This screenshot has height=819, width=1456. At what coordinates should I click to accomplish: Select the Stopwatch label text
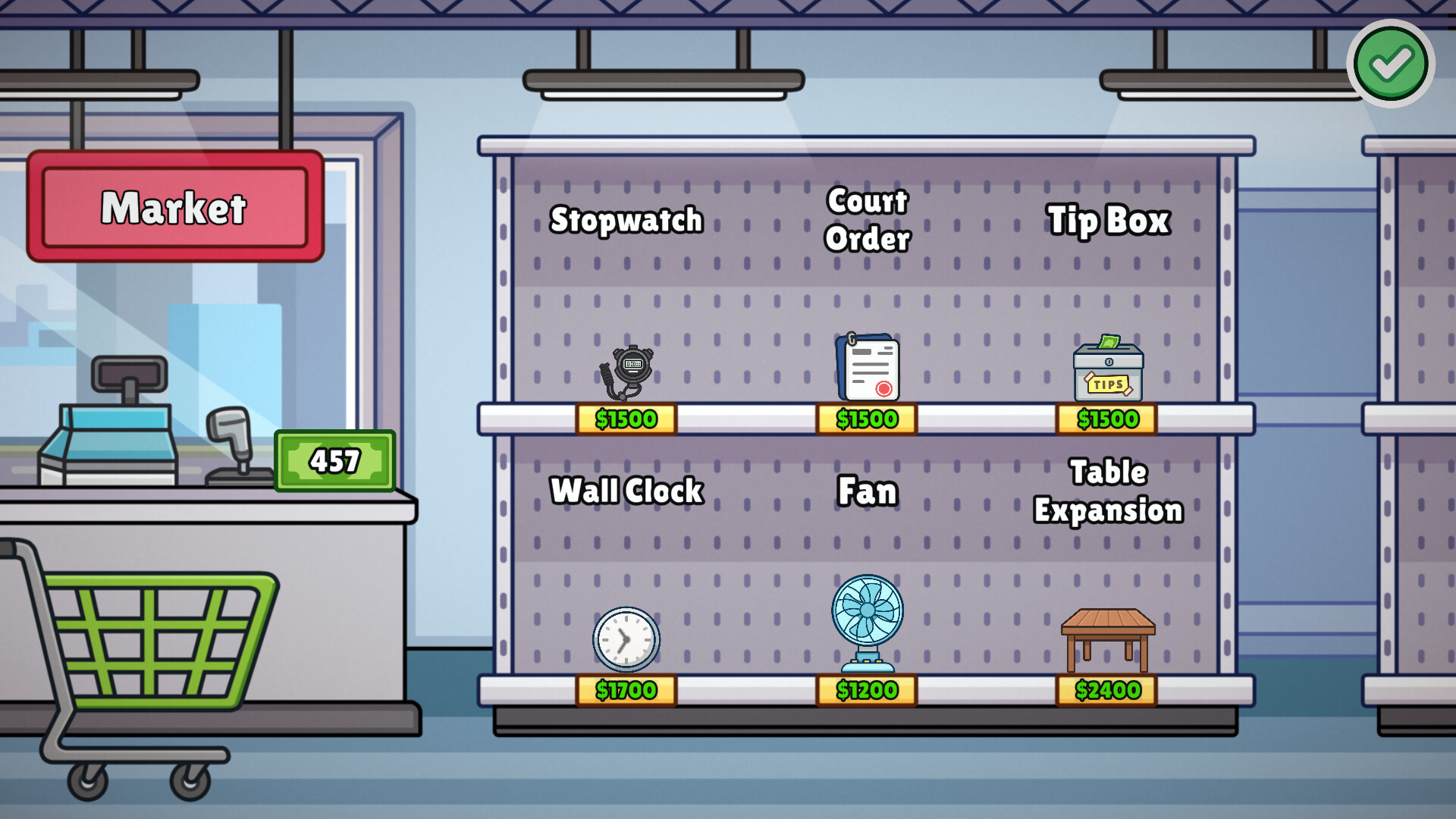pos(627,220)
